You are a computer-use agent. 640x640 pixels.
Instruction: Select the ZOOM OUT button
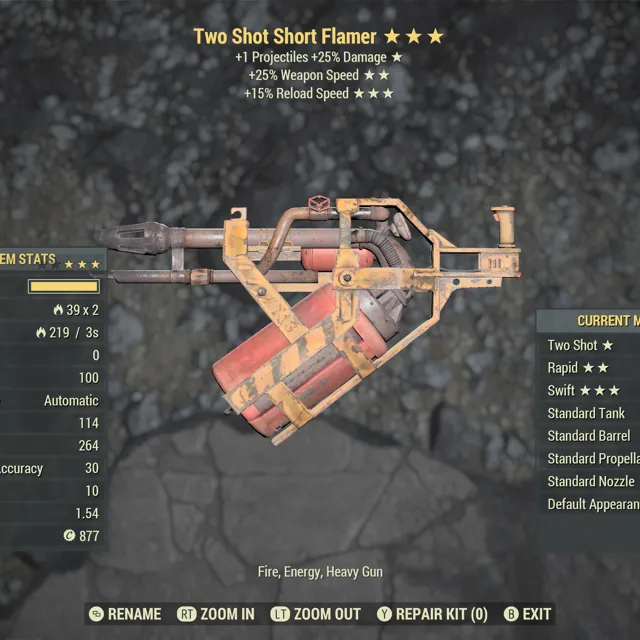pyautogui.click(x=315, y=613)
